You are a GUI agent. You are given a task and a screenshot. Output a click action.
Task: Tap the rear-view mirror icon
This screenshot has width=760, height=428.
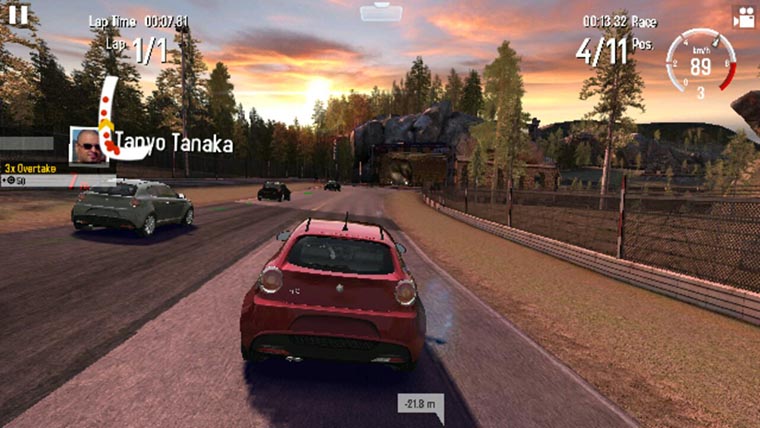381,12
